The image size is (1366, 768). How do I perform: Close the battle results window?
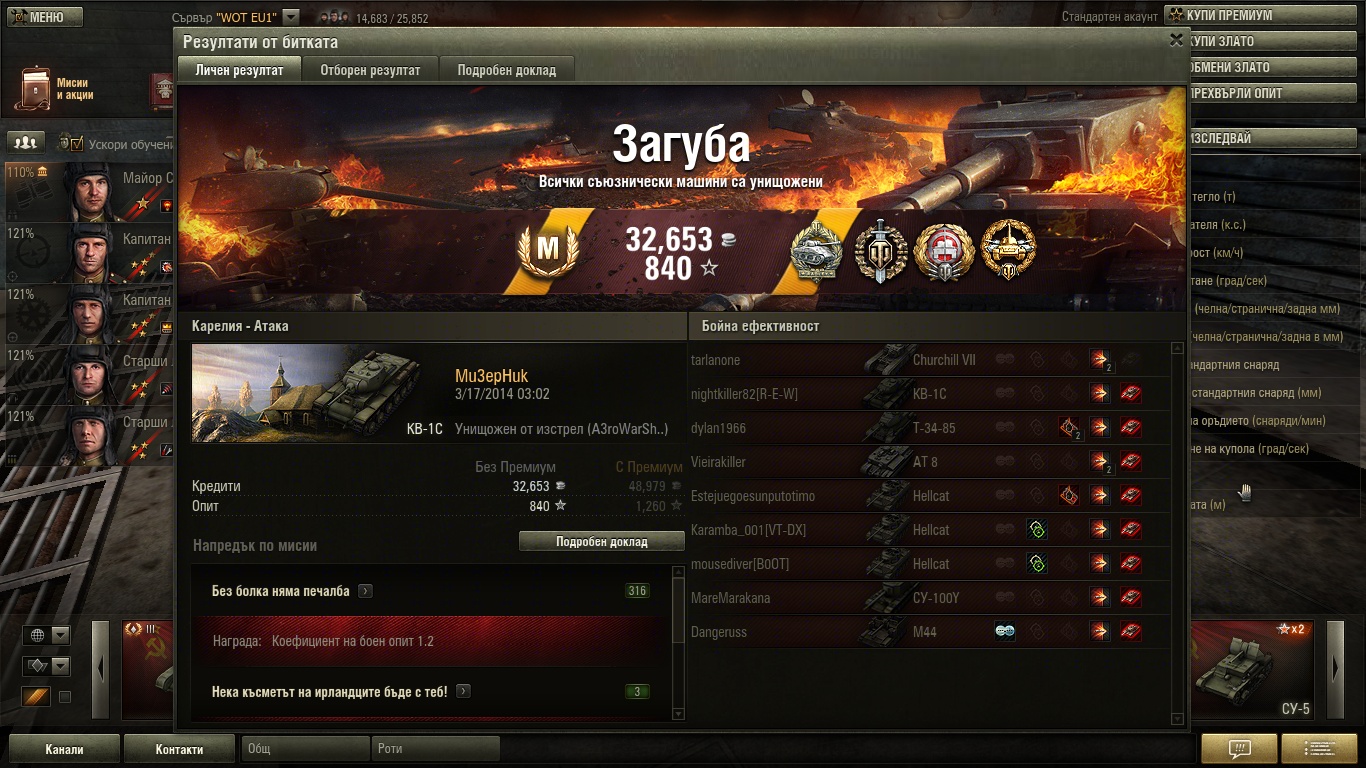coord(1176,40)
